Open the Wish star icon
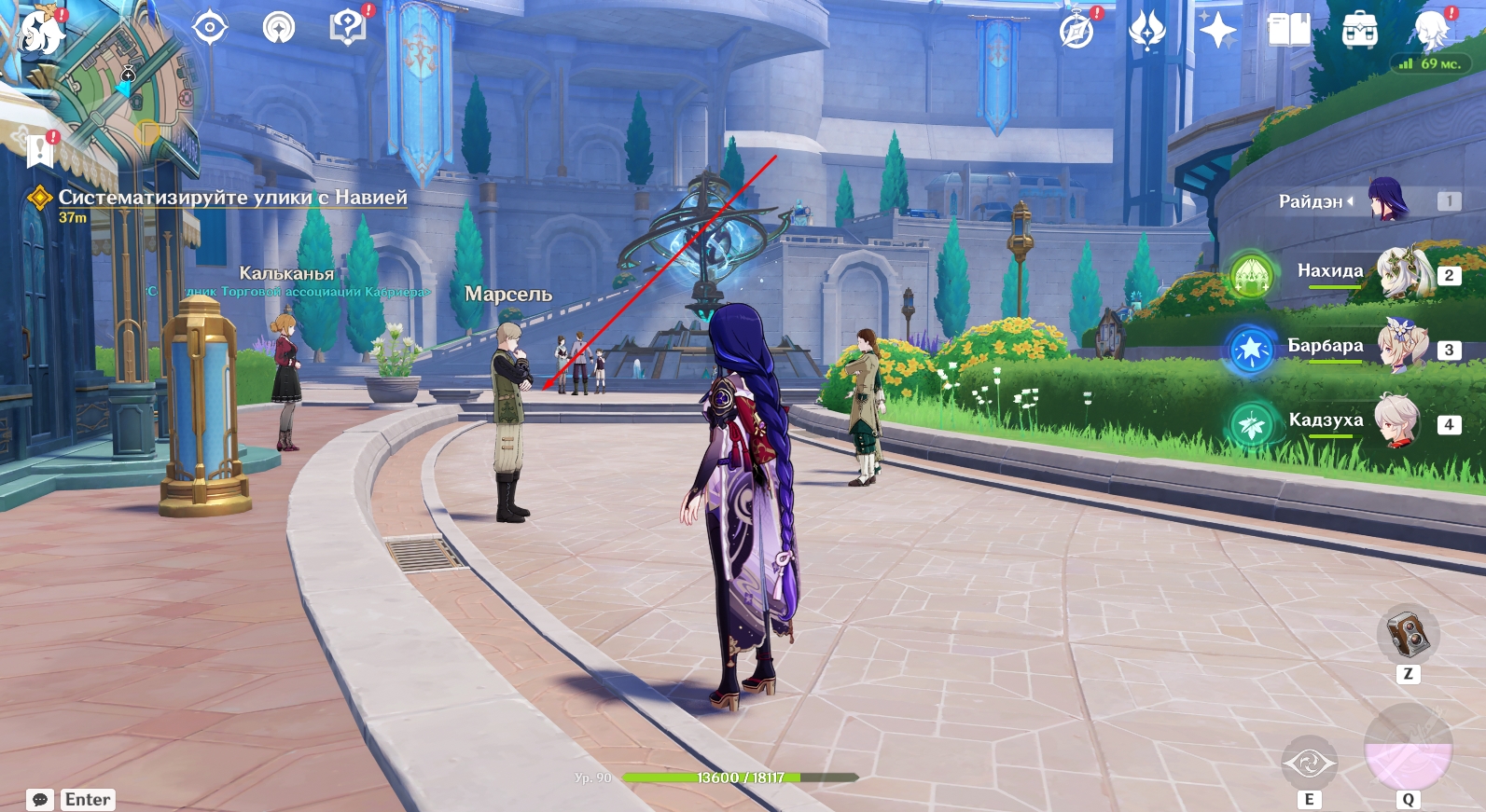Viewport: 1486px width, 812px height. point(1217,31)
